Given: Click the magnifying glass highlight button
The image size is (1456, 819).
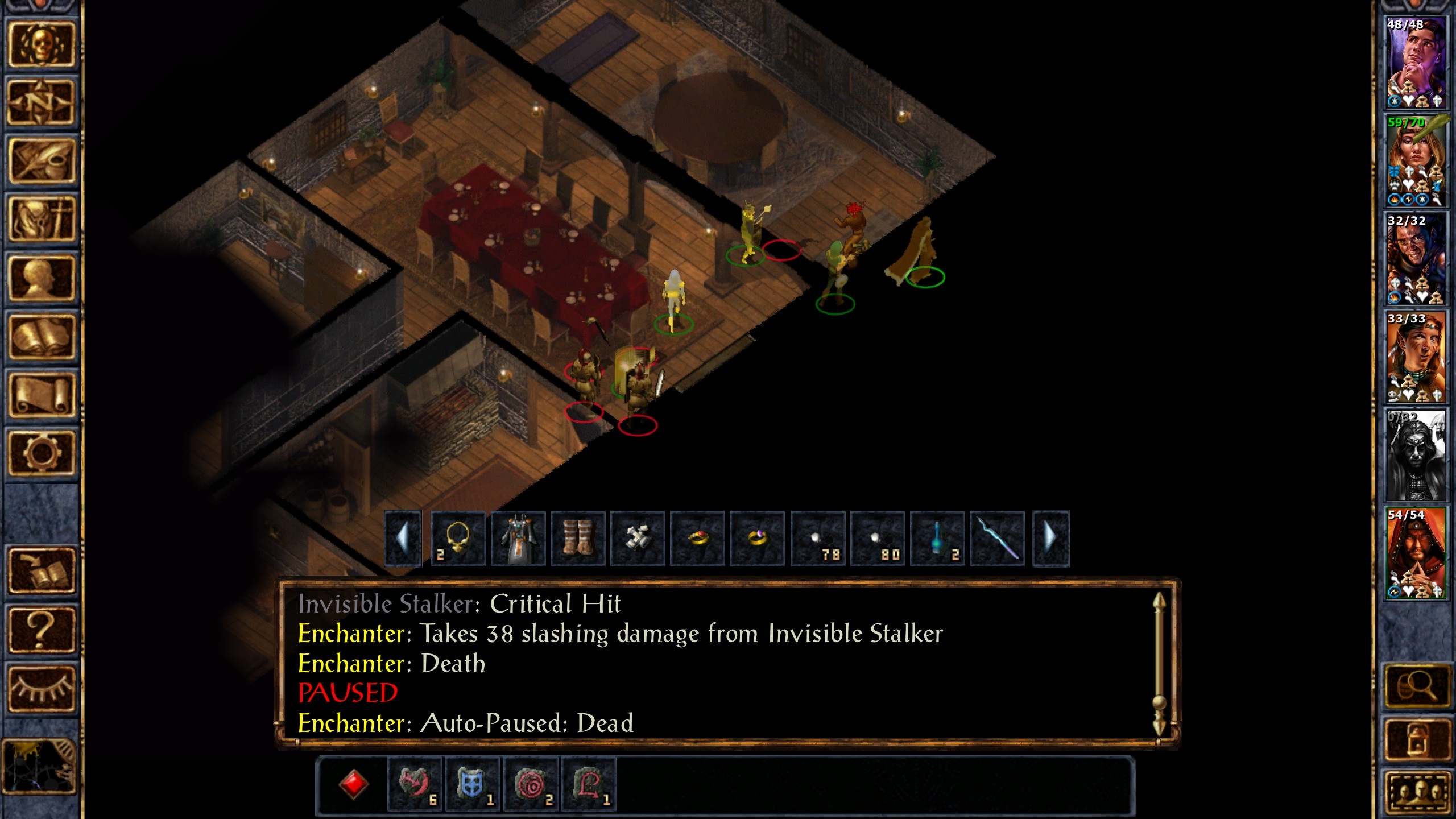Looking at the screenshot, I should (1416, 686).
